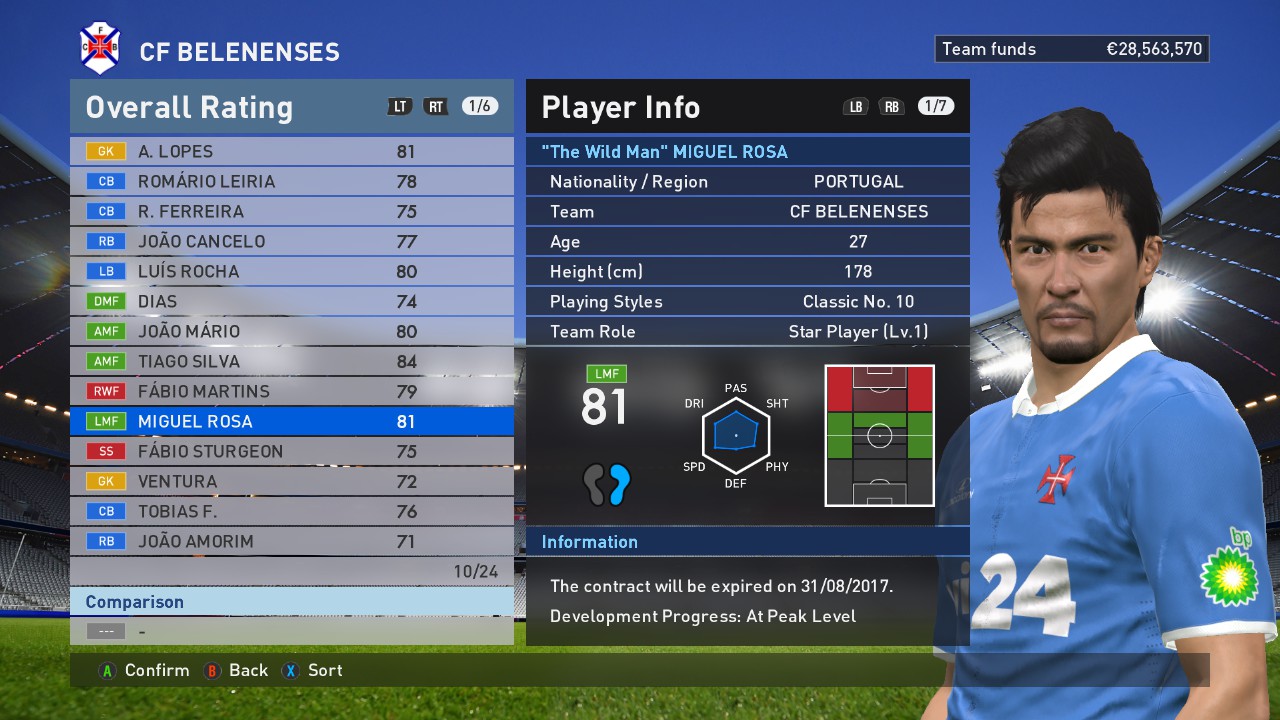
Task: Select right winger Fábio Martins
Action: click(290, 392)
